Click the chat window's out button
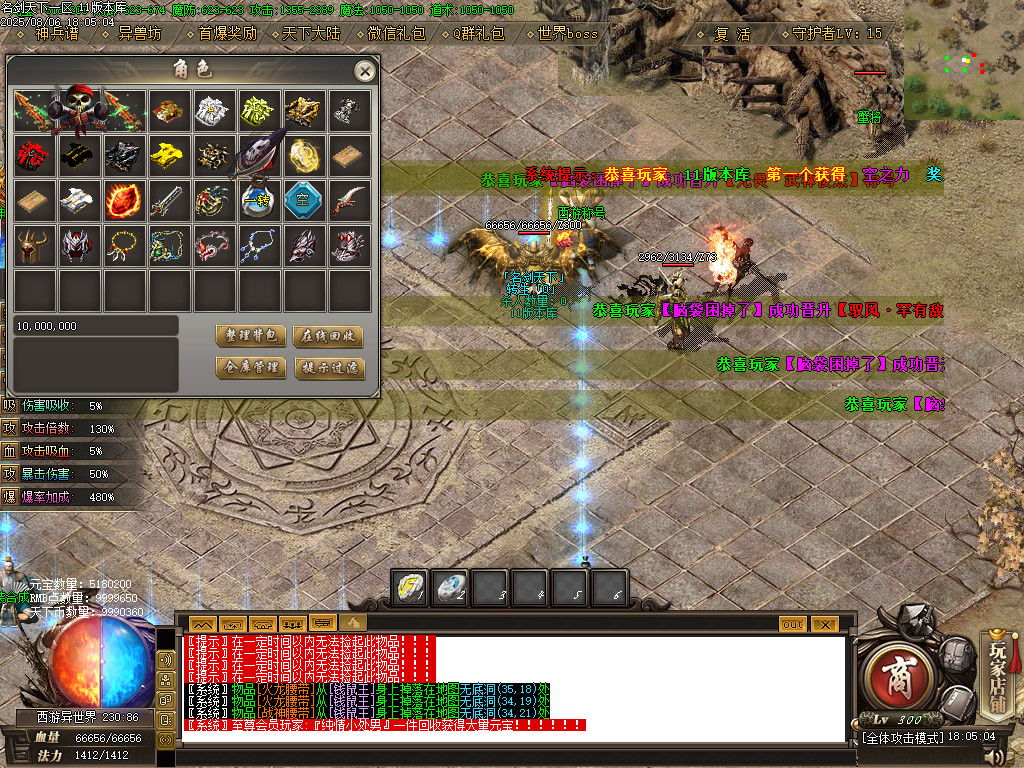 click(792, 624)
